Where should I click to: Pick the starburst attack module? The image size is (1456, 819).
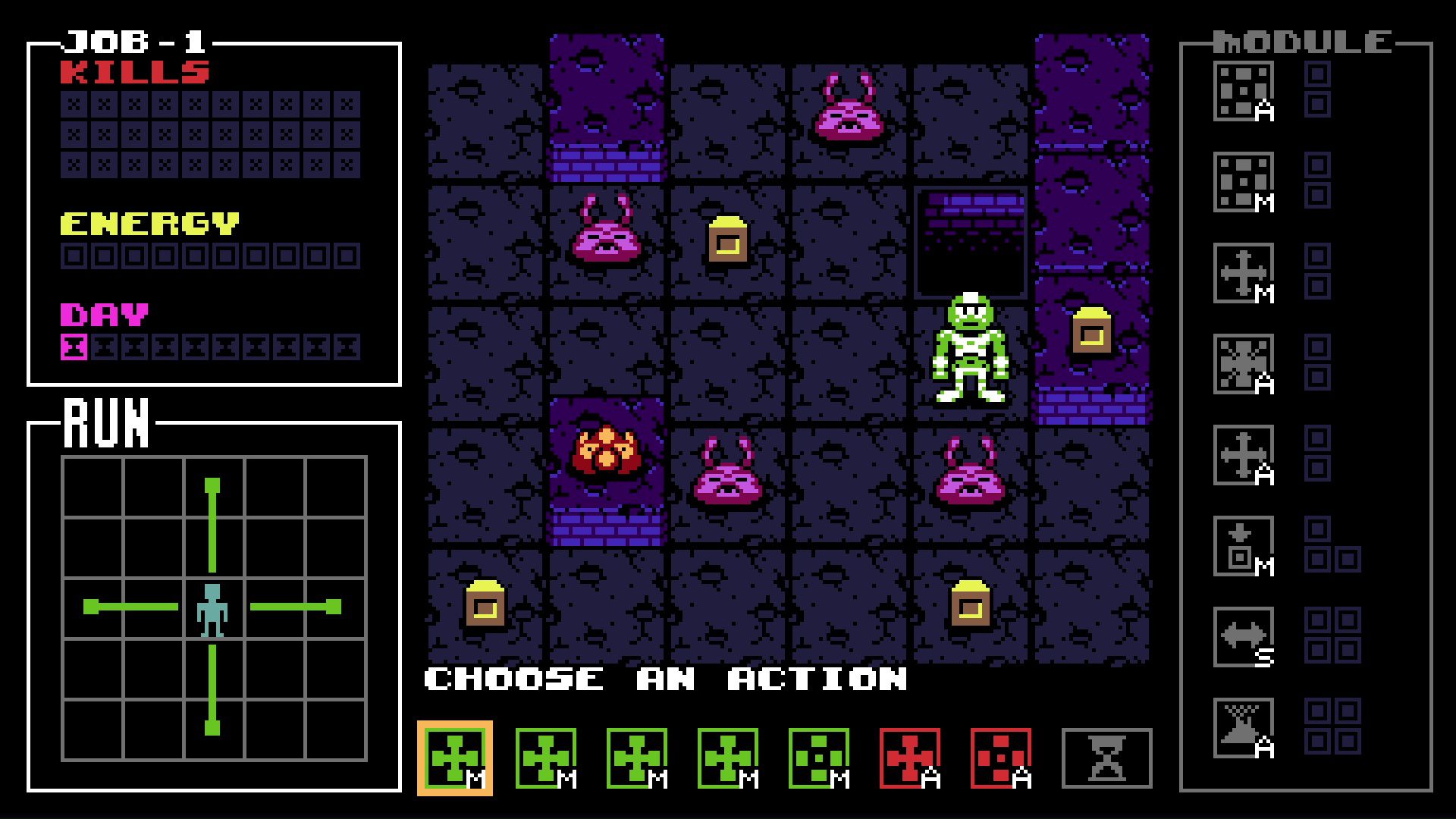click(x=1244, y=365)
